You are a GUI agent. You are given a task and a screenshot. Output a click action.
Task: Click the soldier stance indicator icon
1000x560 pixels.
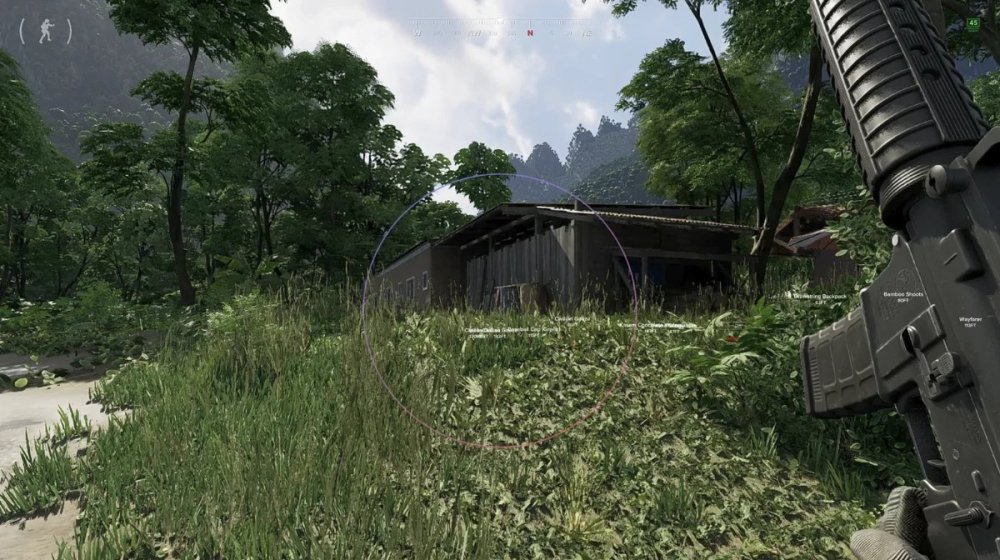(46, 31)
